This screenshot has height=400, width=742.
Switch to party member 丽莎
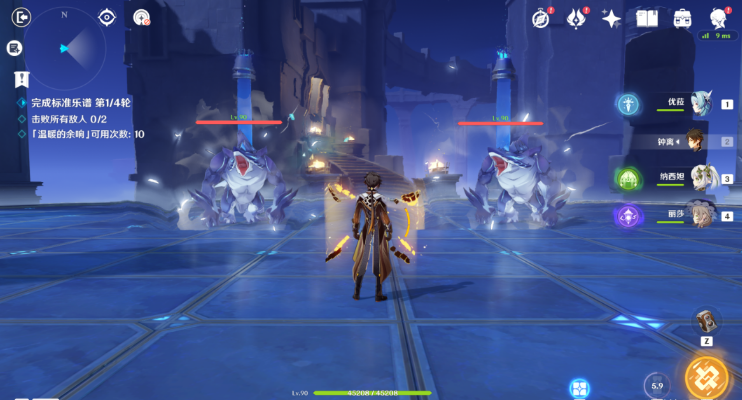tap(700, 215)
